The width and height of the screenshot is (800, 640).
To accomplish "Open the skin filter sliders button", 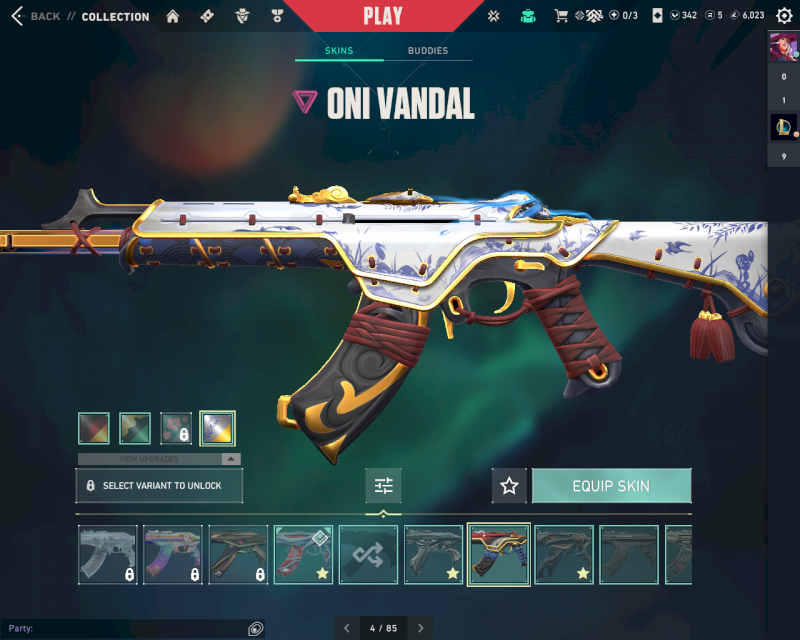I will tap(383, 486).
